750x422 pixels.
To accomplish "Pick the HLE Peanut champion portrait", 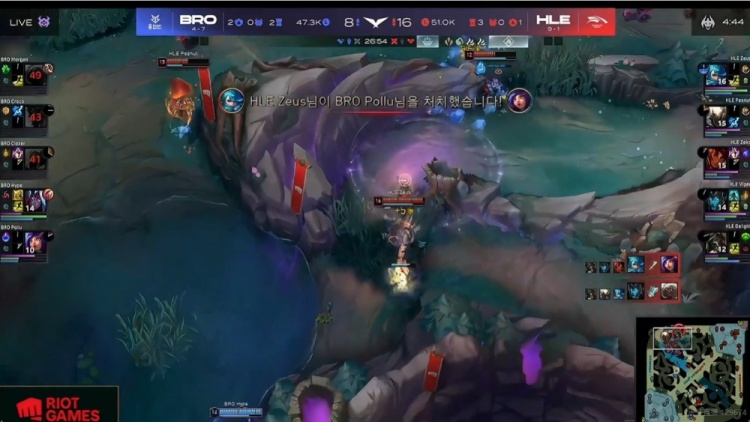I will click(717, 117).
